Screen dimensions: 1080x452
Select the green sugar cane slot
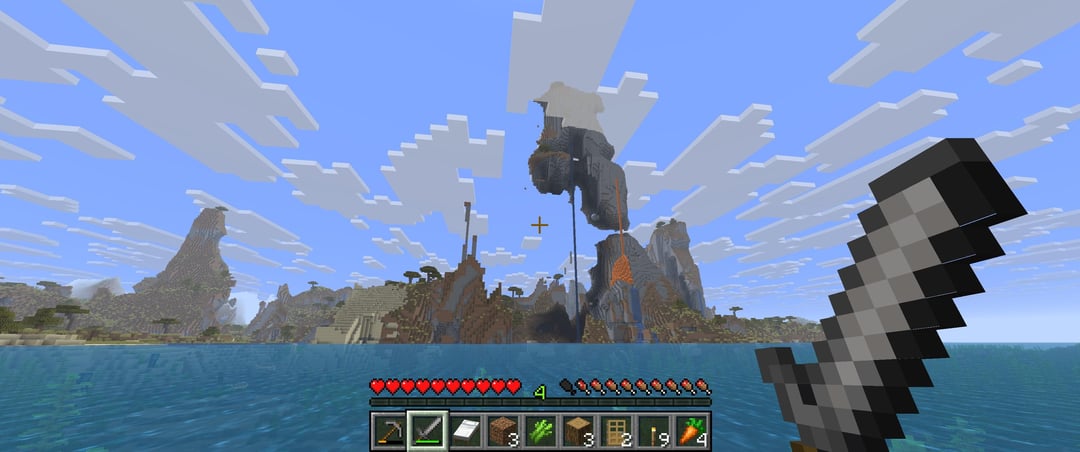[x=540, y=431]
